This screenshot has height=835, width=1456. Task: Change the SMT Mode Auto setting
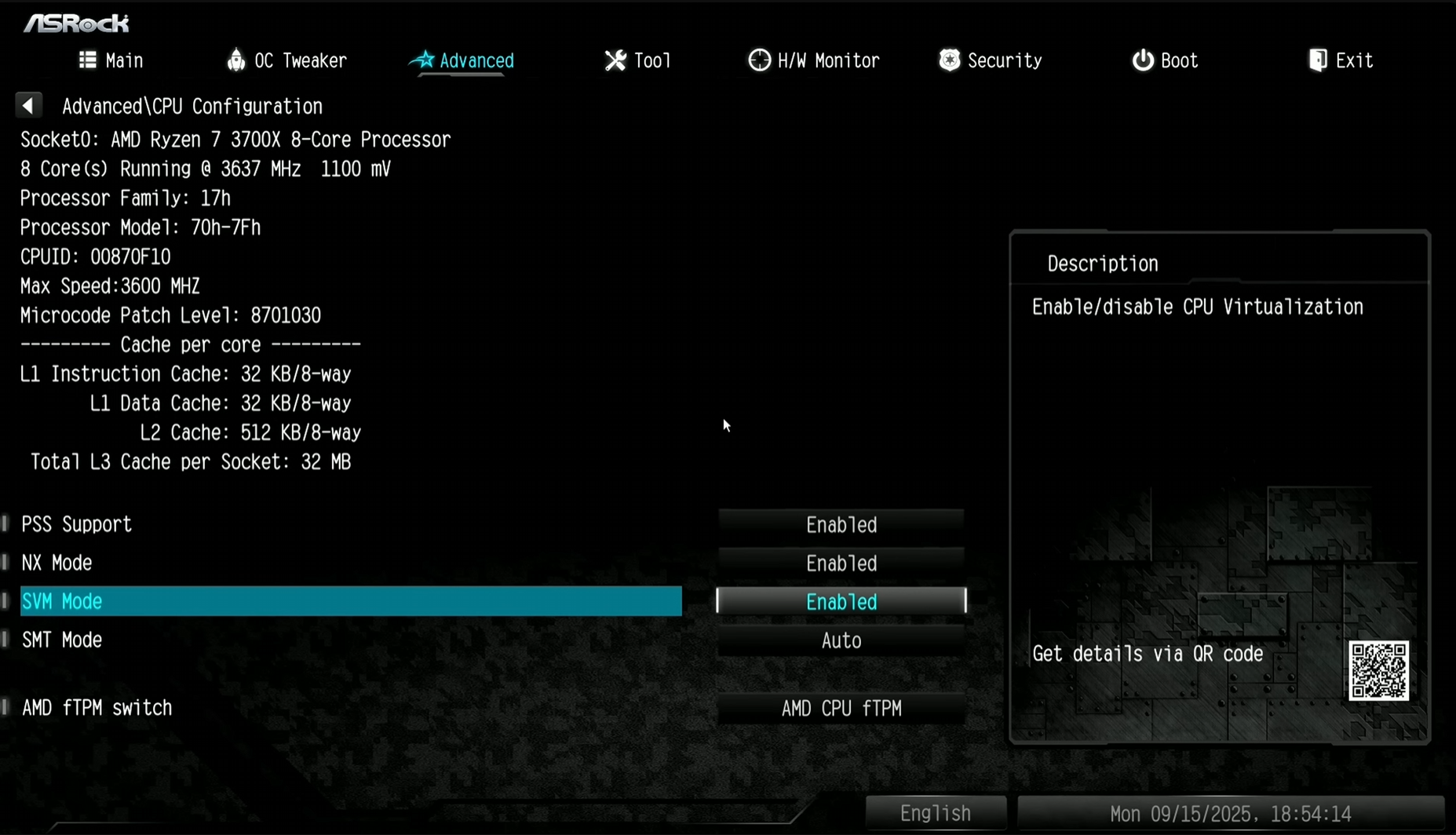pyautogui.click(x=841, y=640)
